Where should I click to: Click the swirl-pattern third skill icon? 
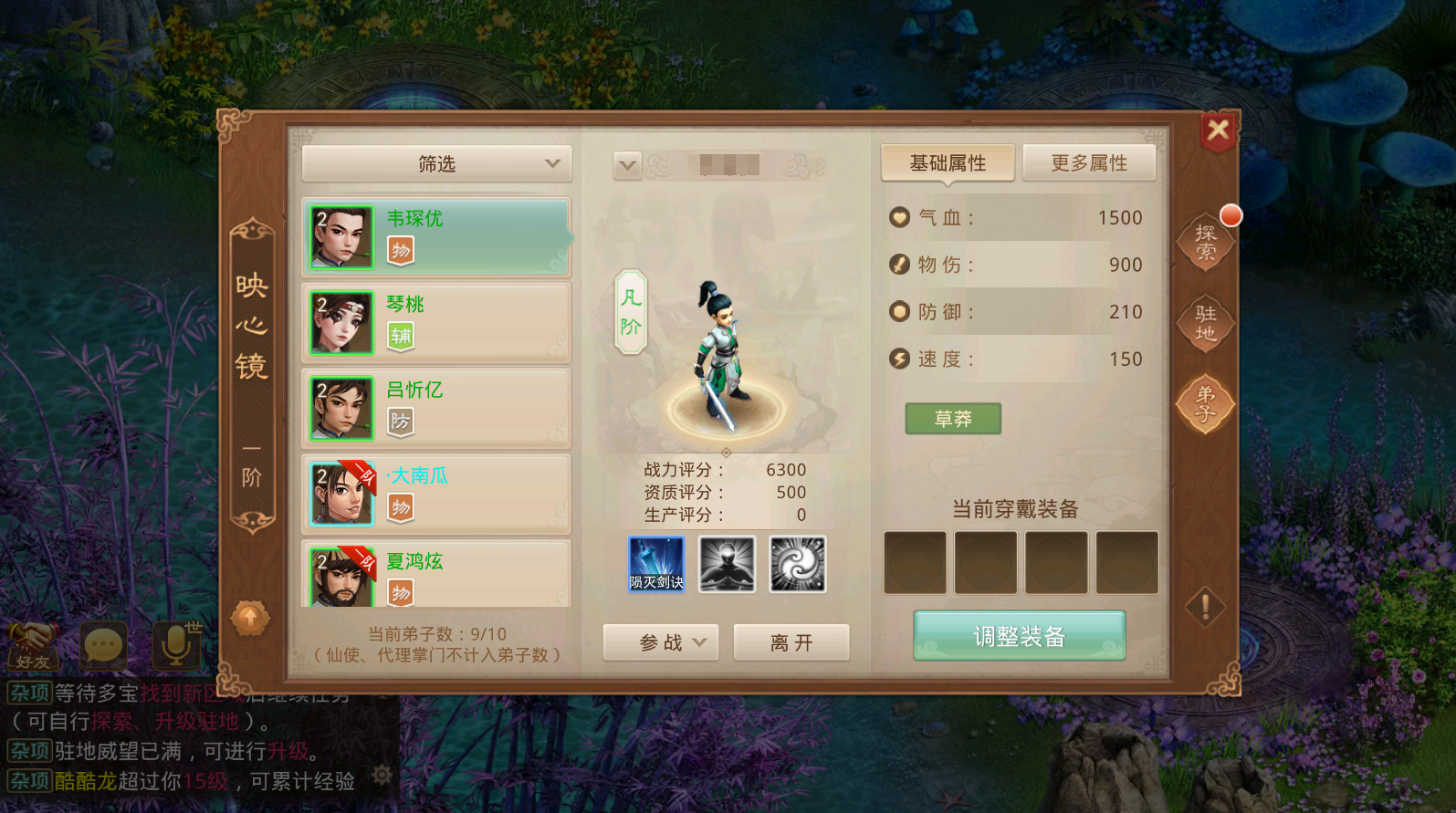(798, 564)
